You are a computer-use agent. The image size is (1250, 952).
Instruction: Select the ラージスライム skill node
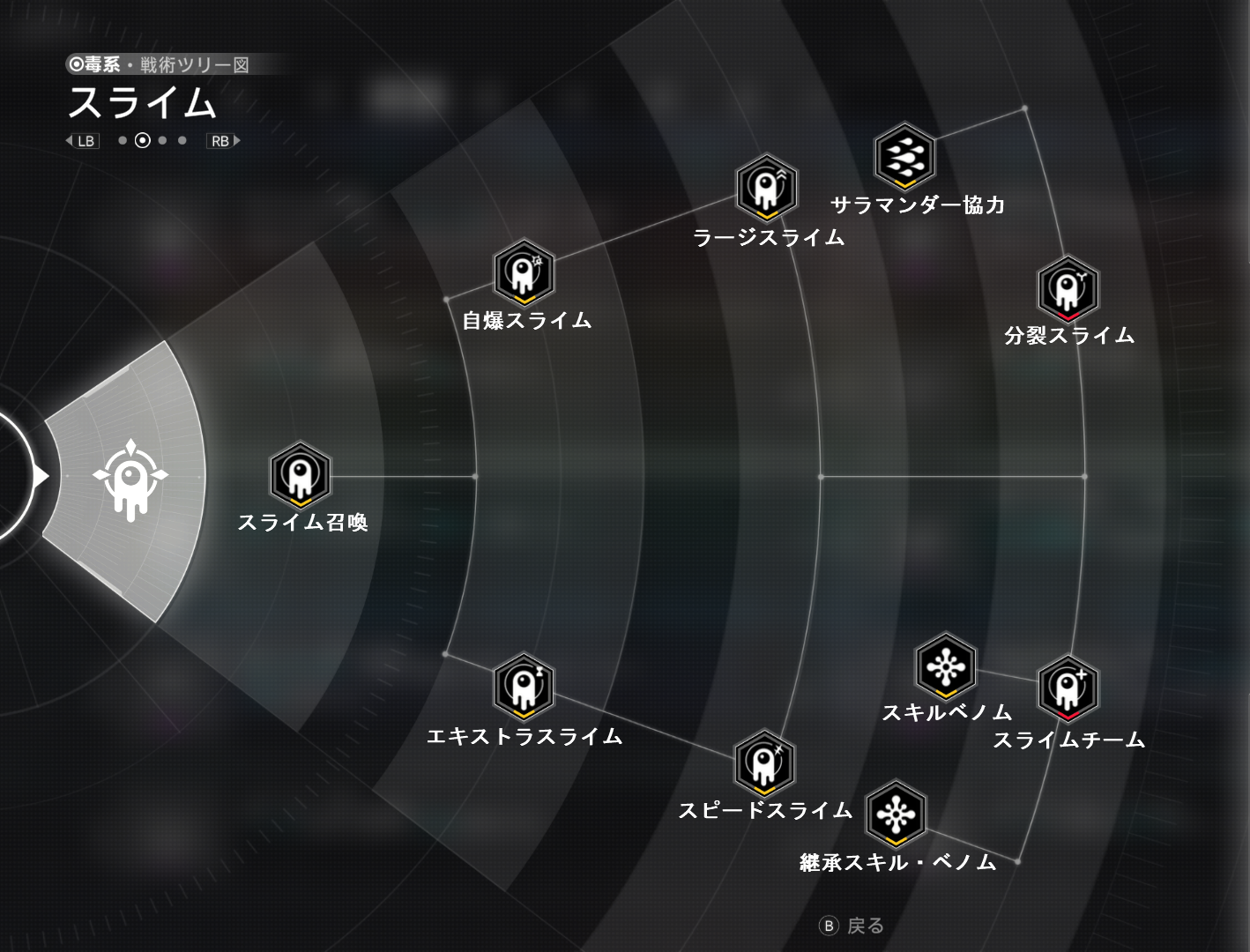click(767, 188)
